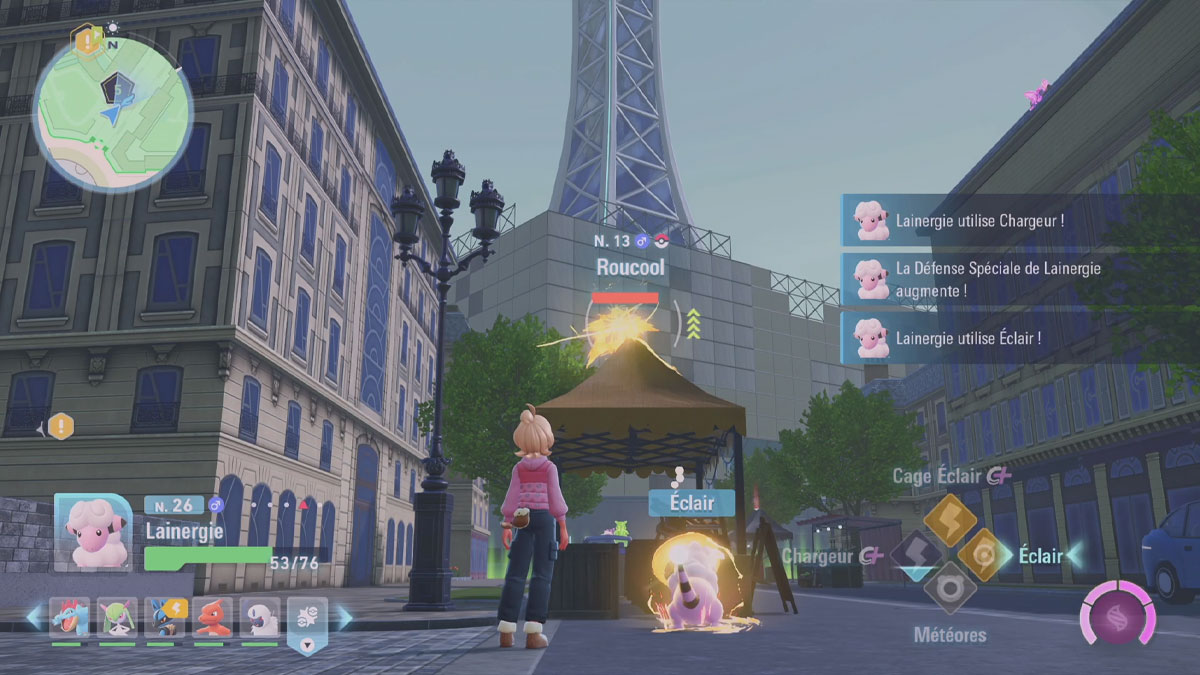Switch to the blue crocodile party Pokémon

click(x=69, y=618)
